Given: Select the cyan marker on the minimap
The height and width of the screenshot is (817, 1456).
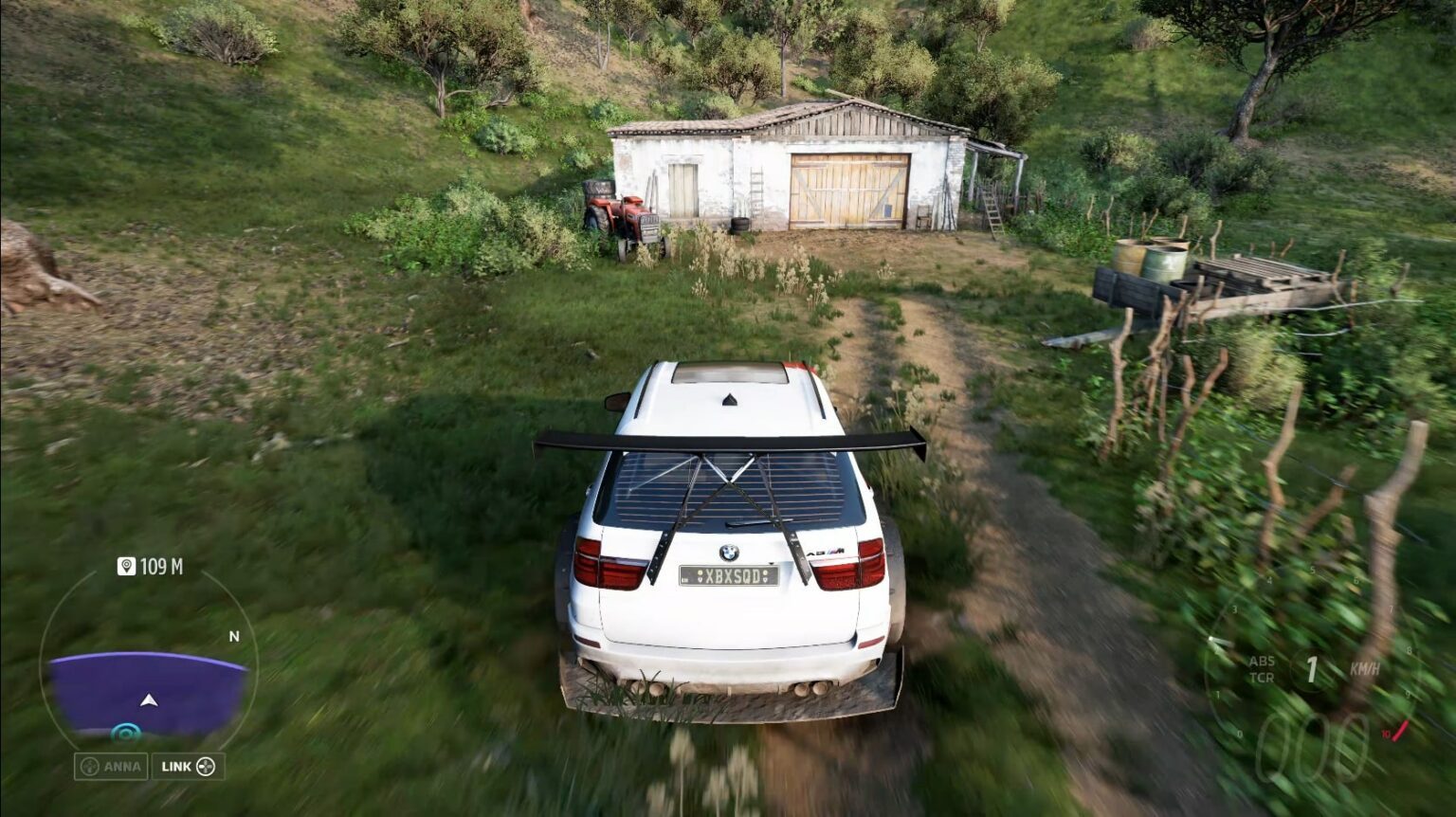Looking at the screenshot, I should pos(125,732).
